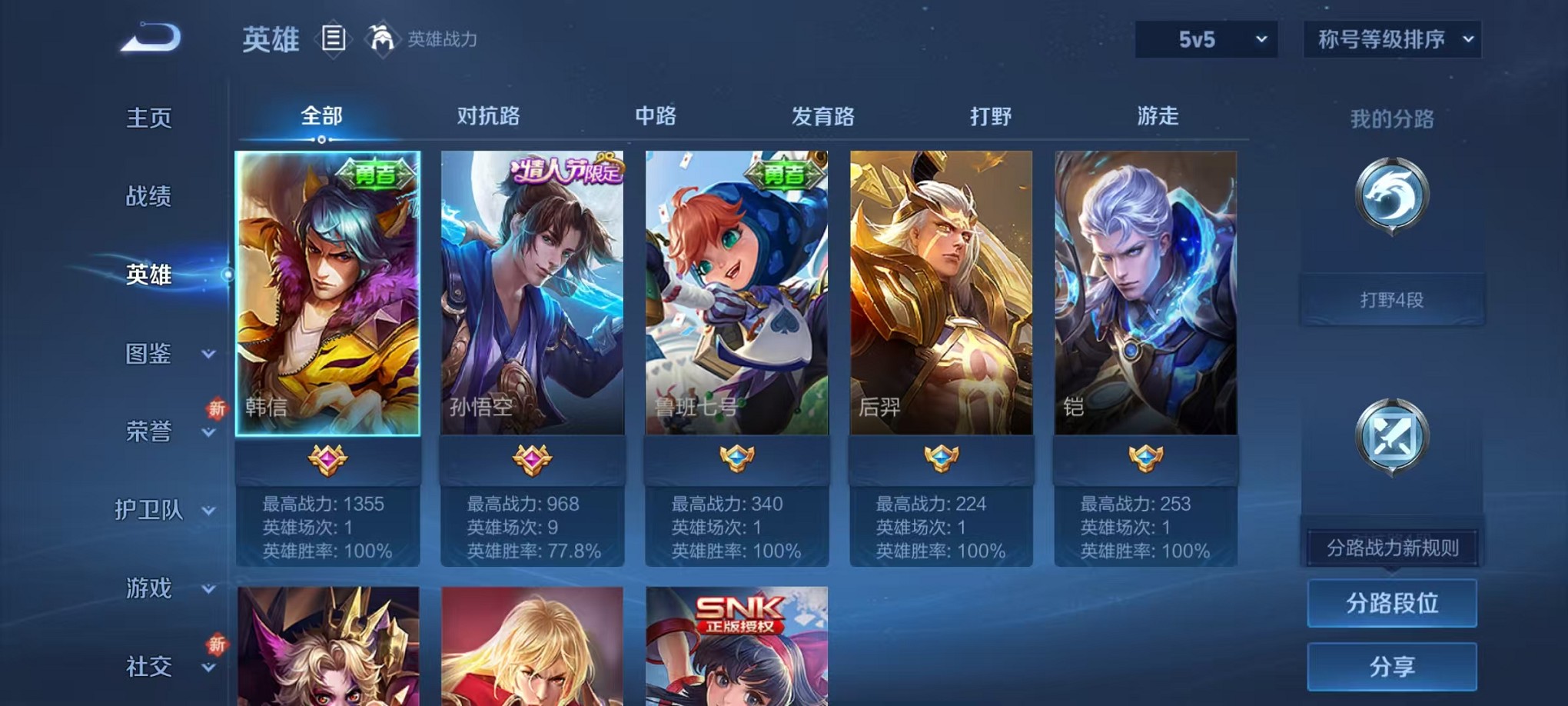This screenshot has height=706, width=1568.
Task: Click the 分路段位 button
Action: (1392, 604)
